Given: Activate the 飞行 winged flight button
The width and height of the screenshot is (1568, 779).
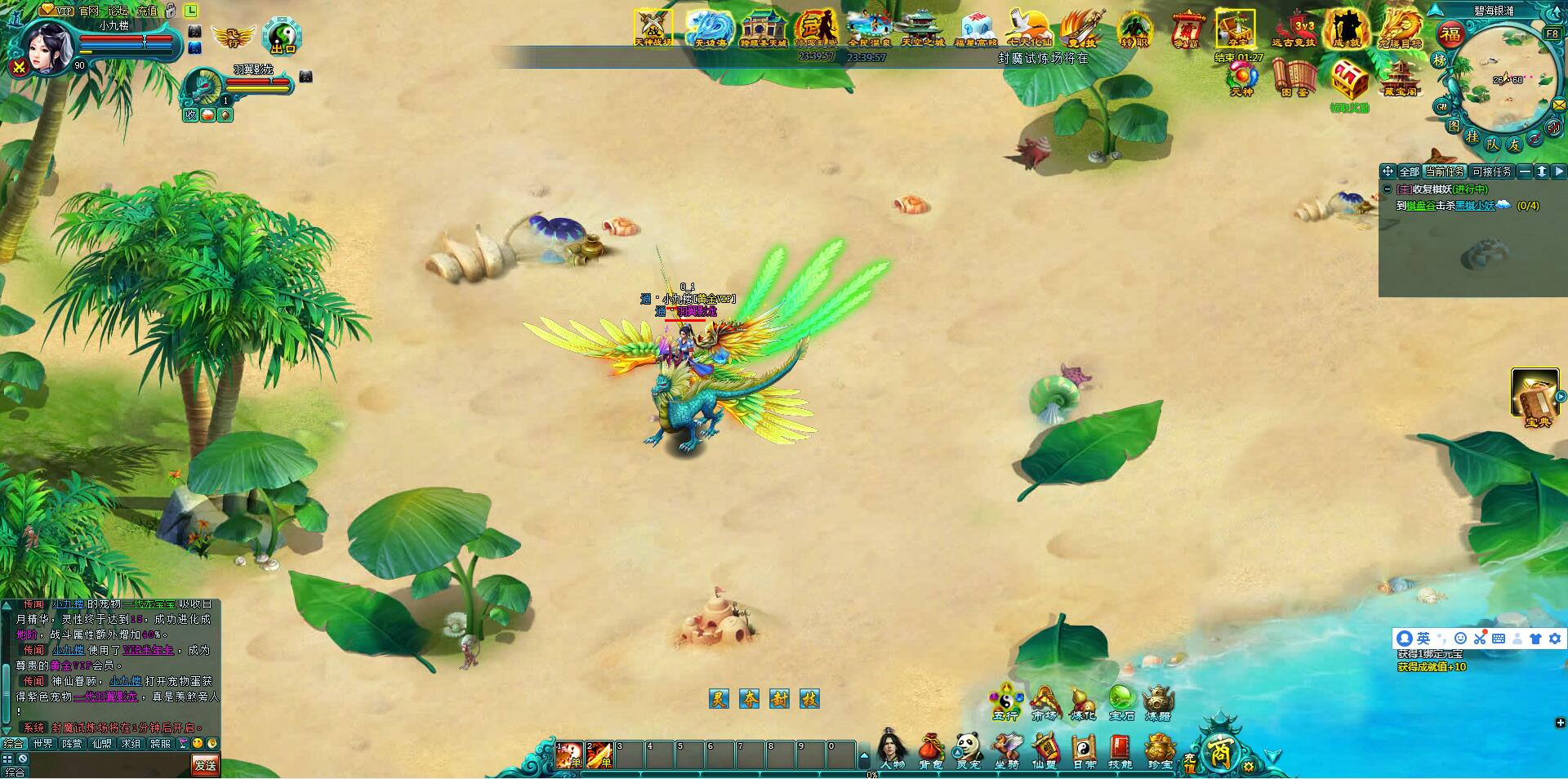Looking at the screenshot, I should click(232, 37).
